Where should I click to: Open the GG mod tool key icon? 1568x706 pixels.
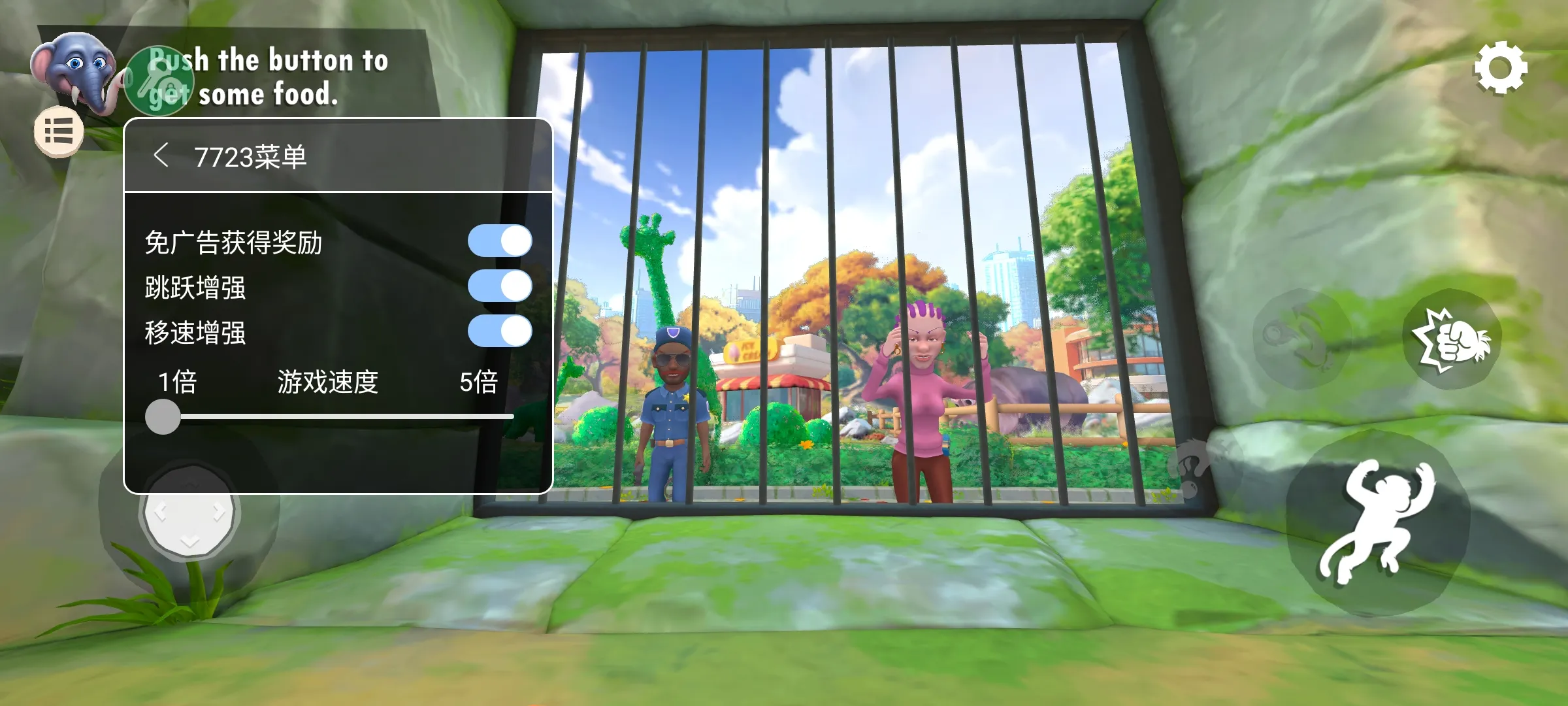[159, 80]
